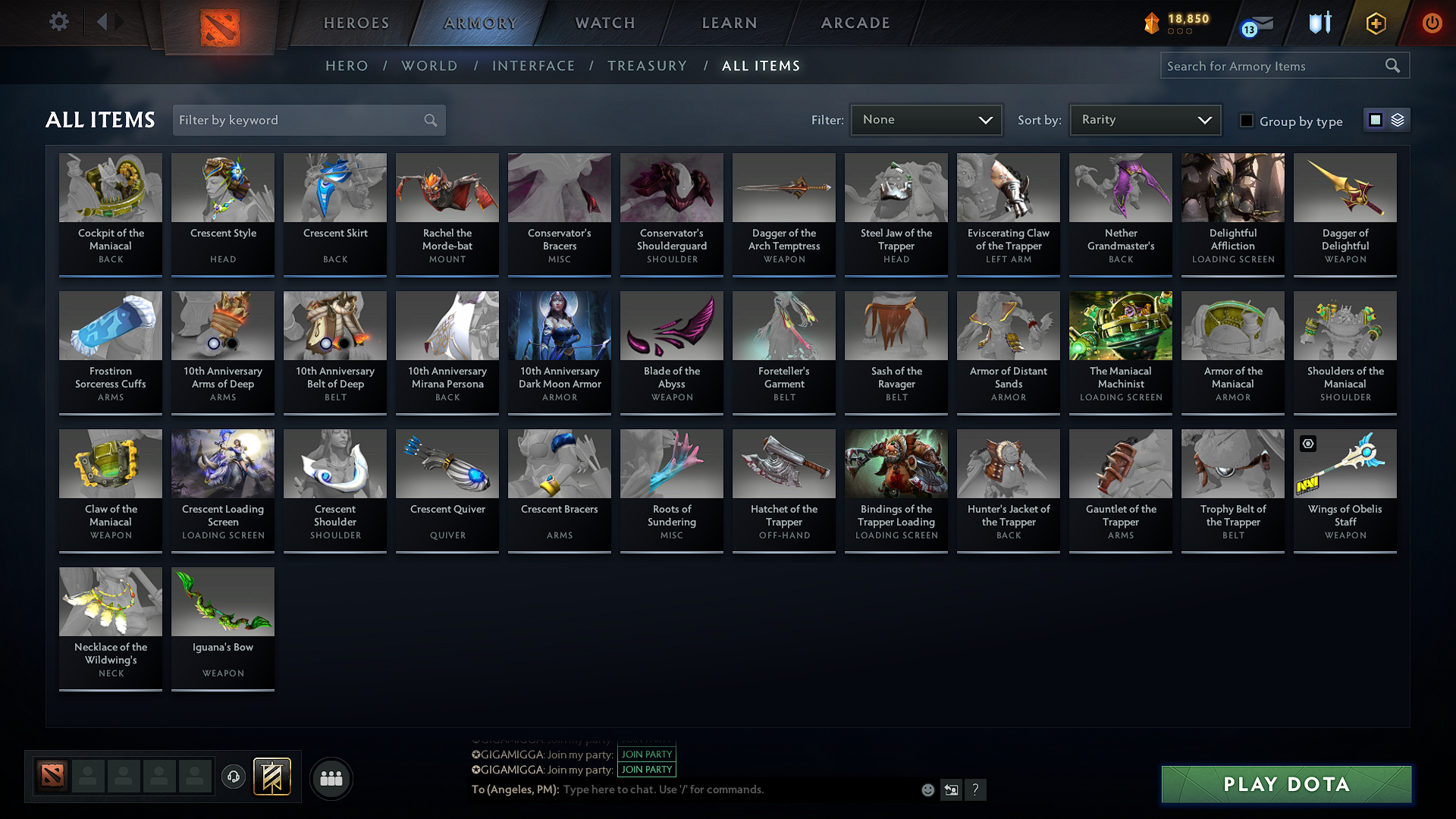Click the power button to exit
This screenshot has height=819, width=1456.
click(1432, 23)
